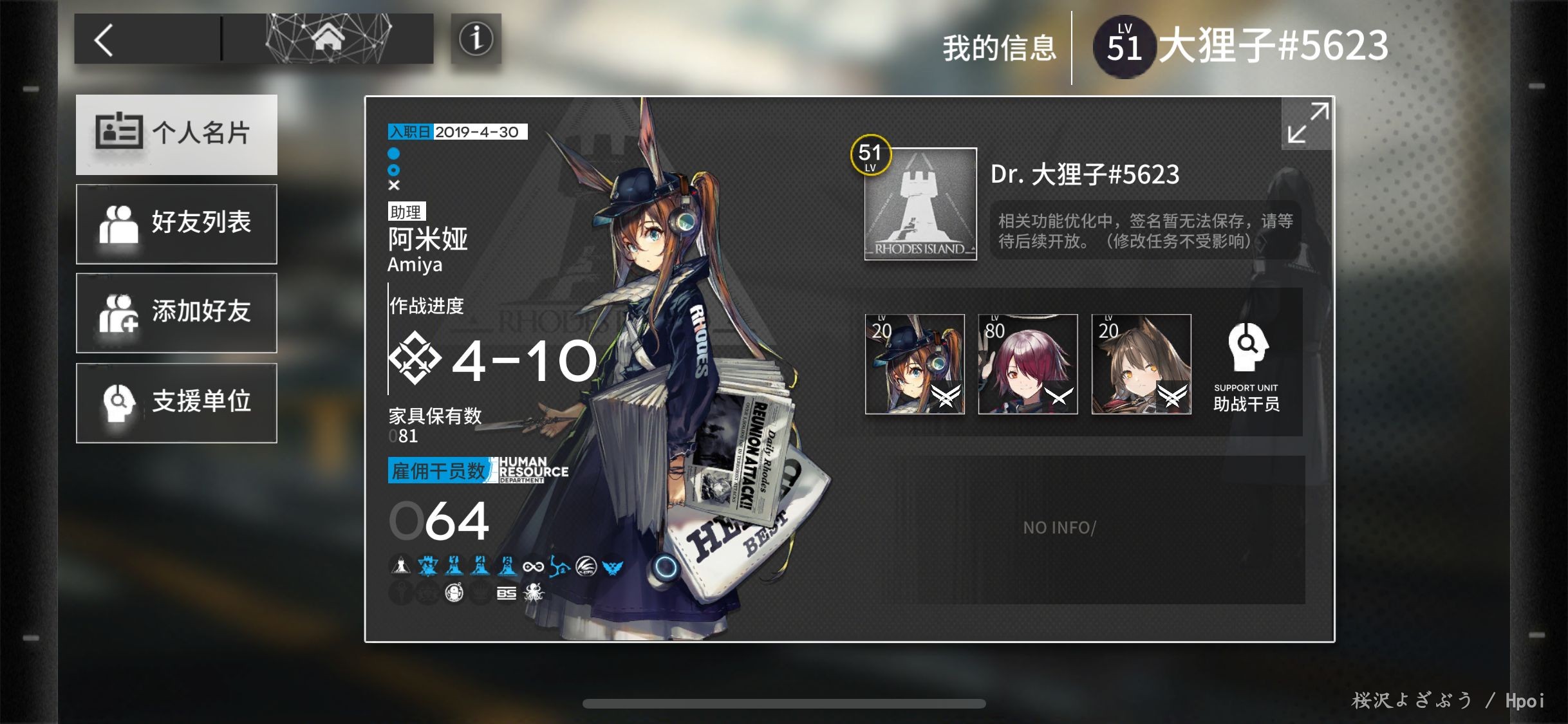The image size is (1568, 724).
Task: Go back with the arrow button
Action: pos(105,40)
